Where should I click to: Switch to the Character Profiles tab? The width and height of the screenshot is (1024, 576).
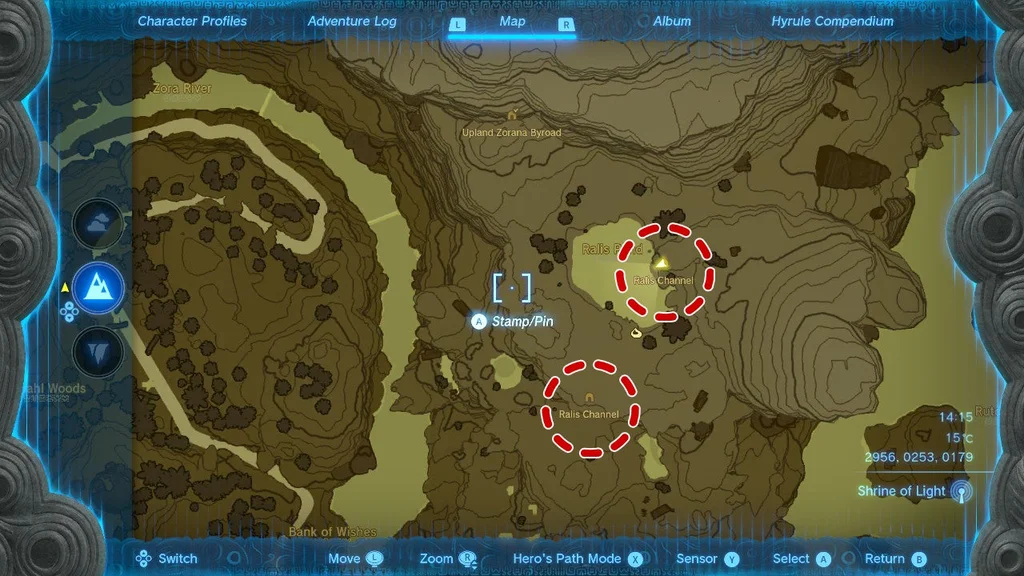click(192, 21)
